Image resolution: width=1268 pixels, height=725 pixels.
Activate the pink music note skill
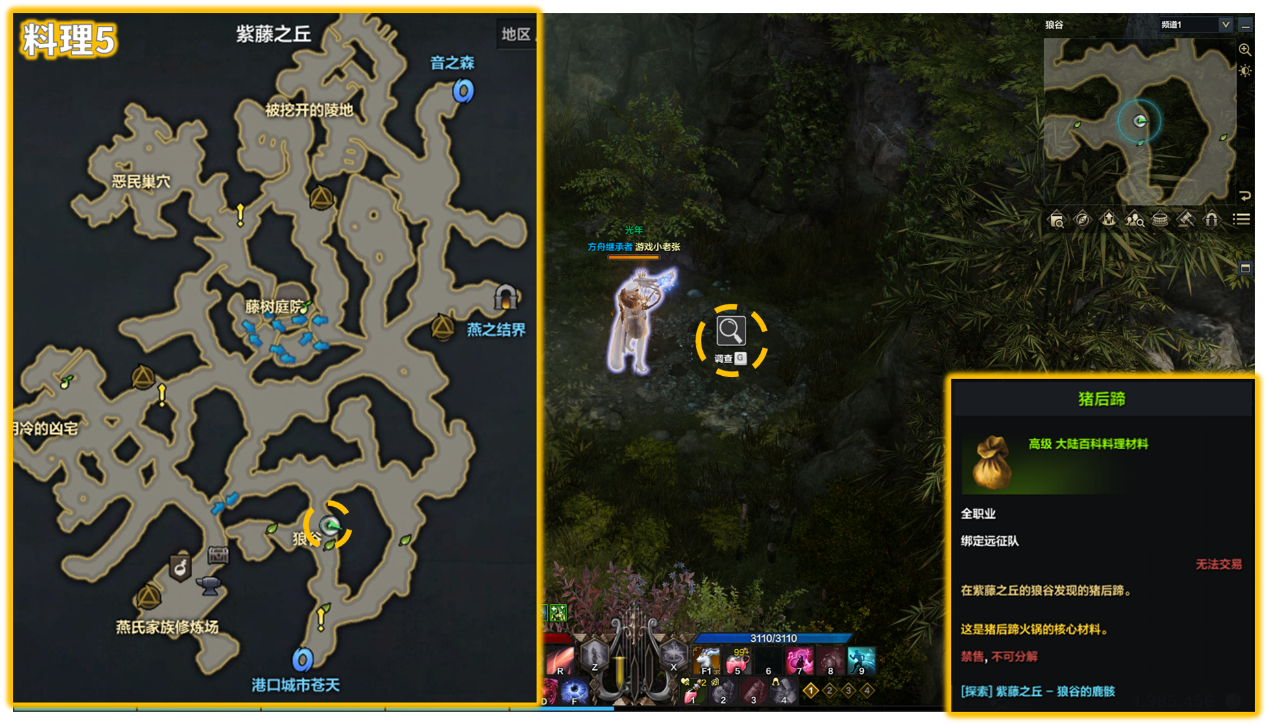[x=799, y=661]
